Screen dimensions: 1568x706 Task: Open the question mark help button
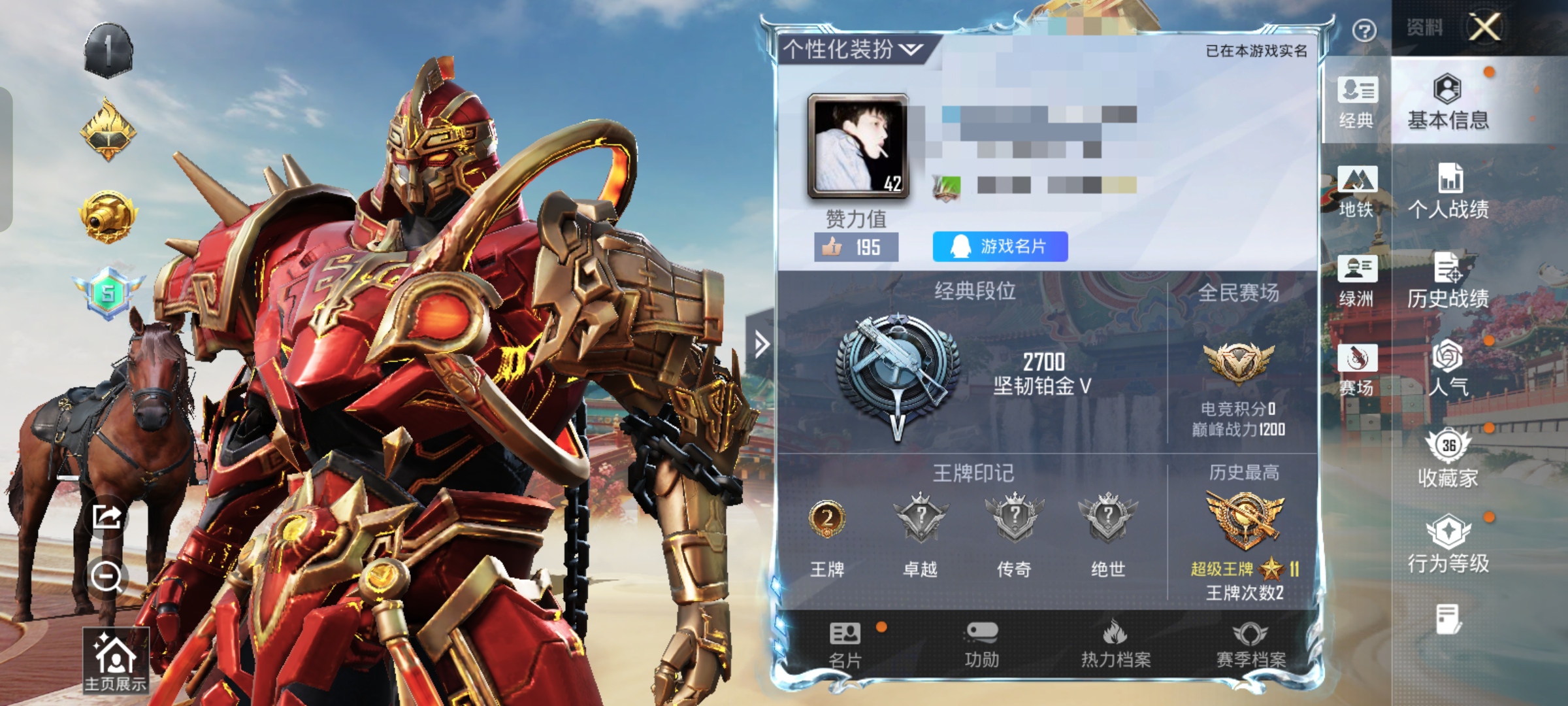(x=1364, y=30)
